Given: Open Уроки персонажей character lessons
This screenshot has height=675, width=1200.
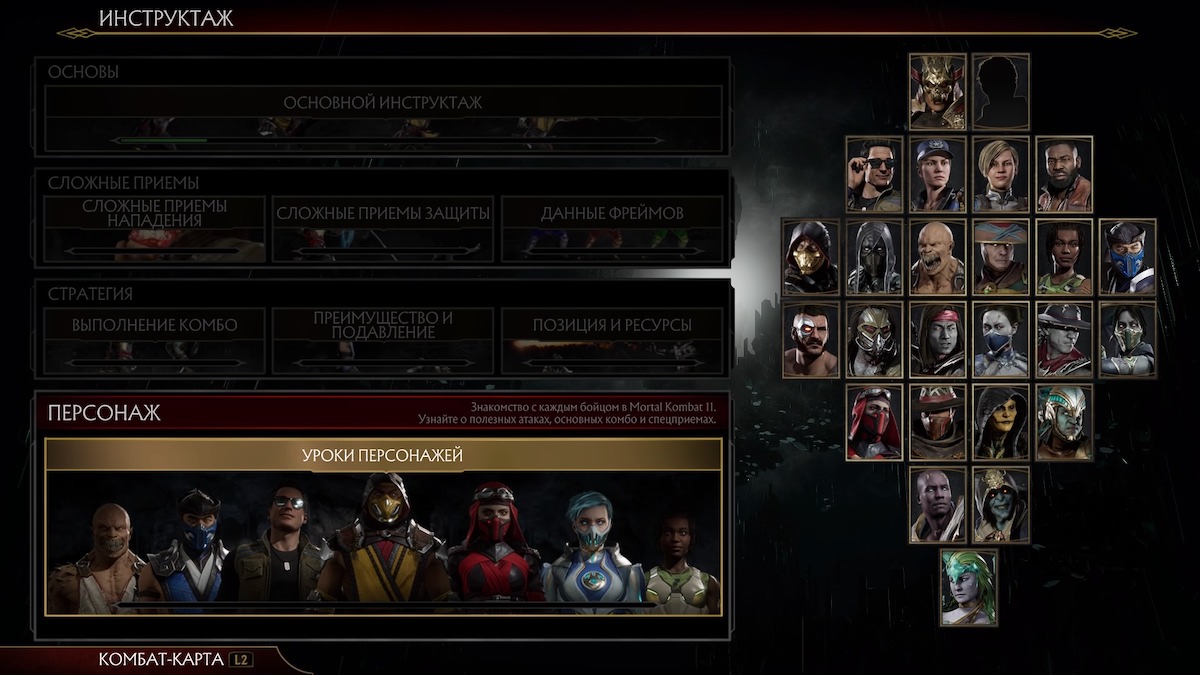Looking at the screenshot, I should (x=383, y=456).
